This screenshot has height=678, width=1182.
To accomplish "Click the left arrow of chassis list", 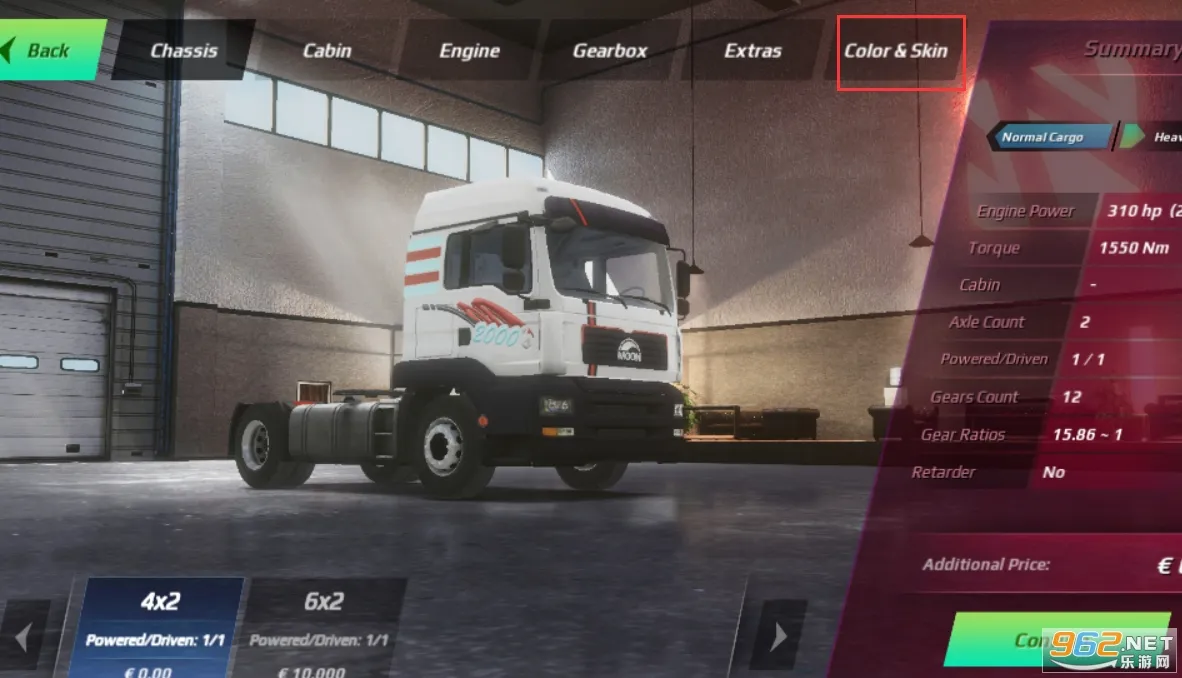I will click(x=23, y=636).
